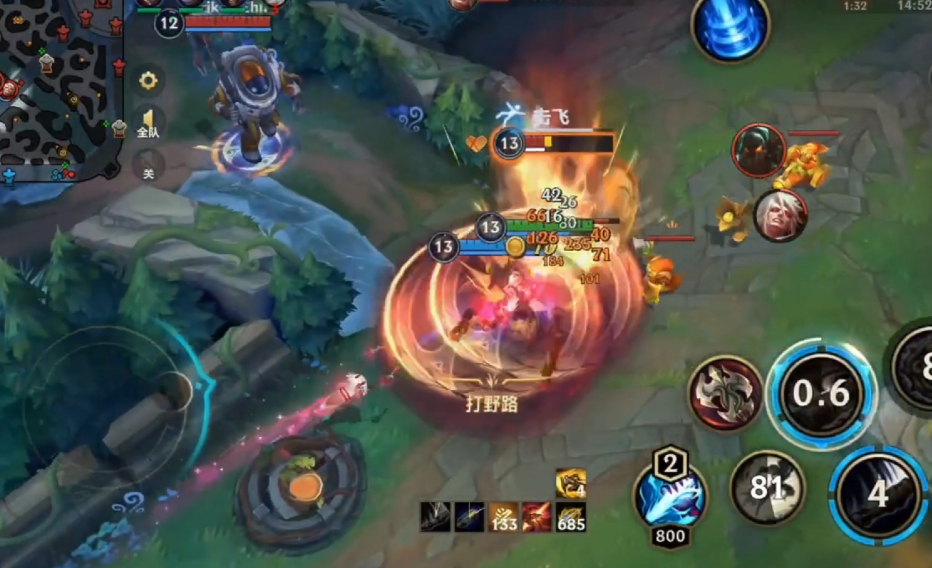932x568 pixels.
Task: Use the ability on 0.6 second cooldown
Action: click(x=821, y=393)
